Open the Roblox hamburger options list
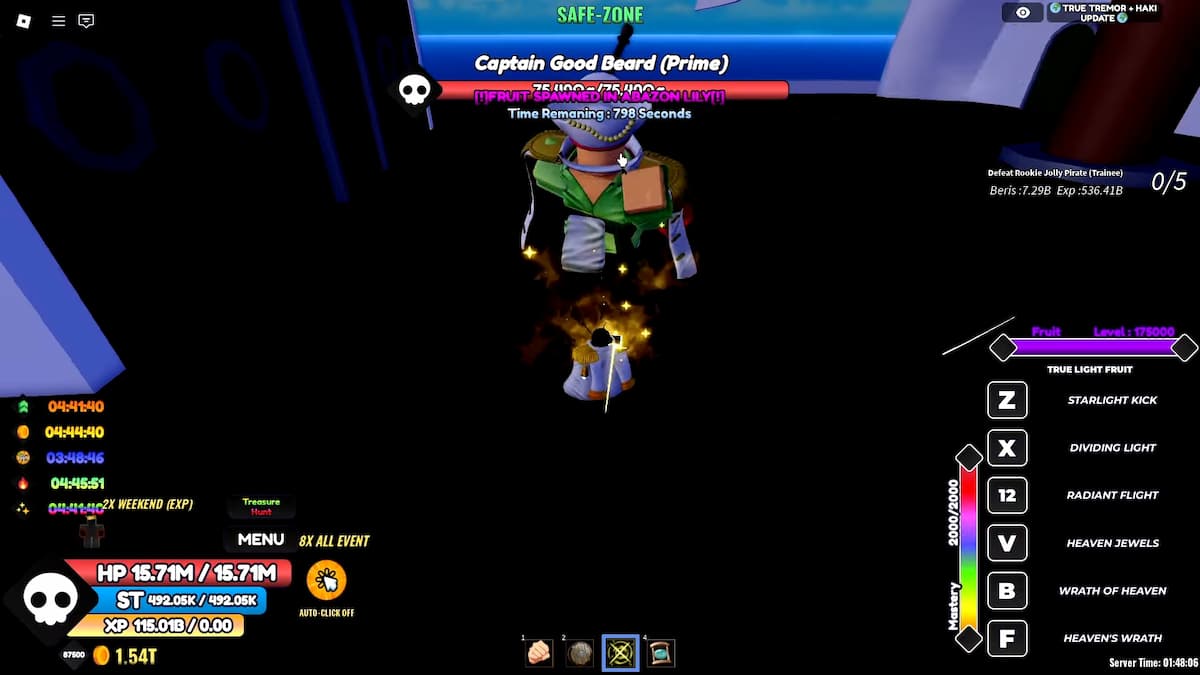Viewport: 1200px width, 675px height. [x=58, y=21]
